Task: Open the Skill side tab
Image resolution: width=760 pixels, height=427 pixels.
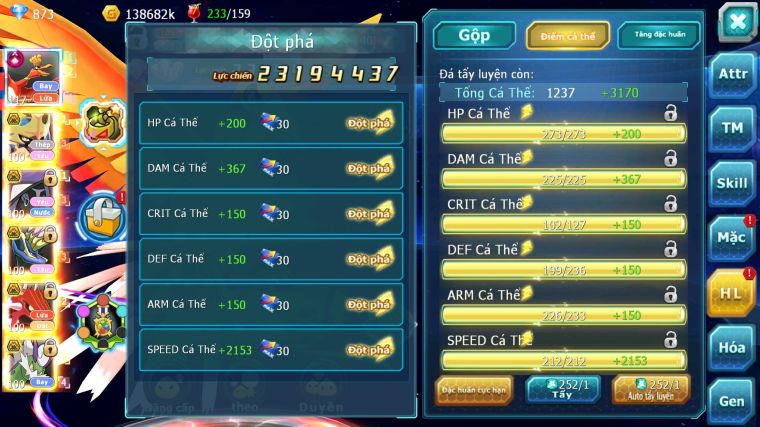Action: (733, 183)
